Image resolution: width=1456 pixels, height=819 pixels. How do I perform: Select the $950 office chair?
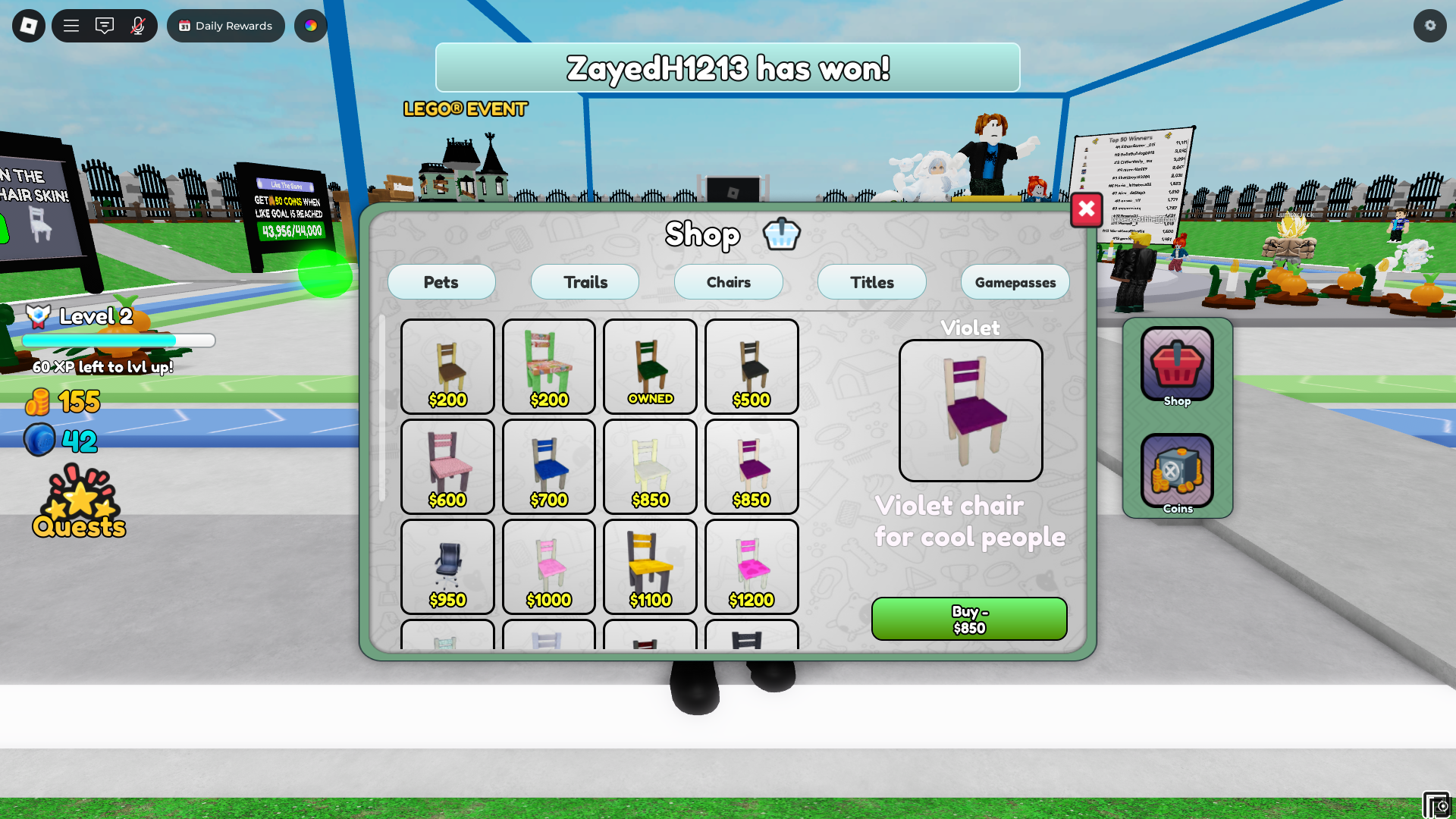point(447,566)
